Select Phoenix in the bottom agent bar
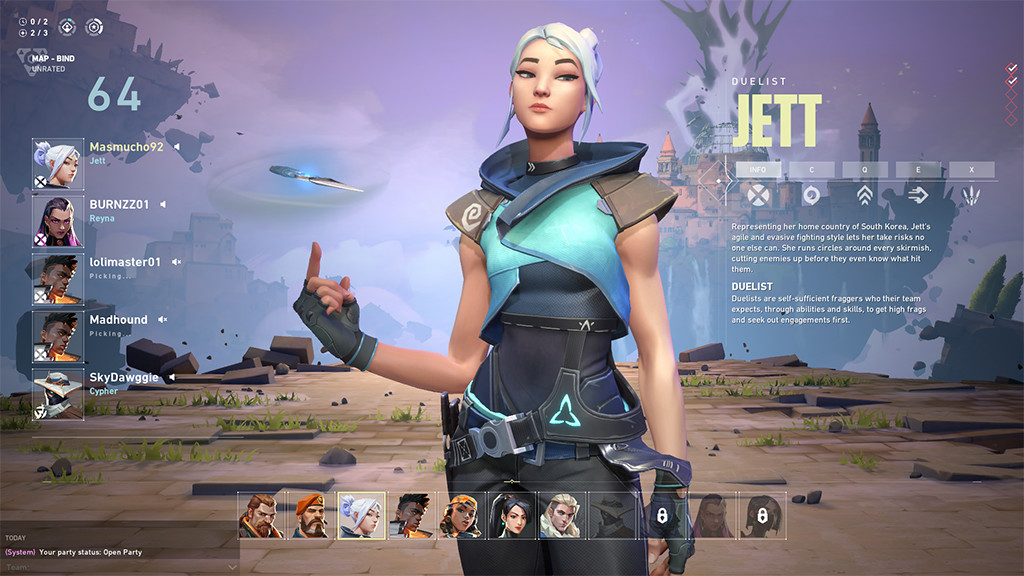The height and width of the screenshot is (576, 1024). click(412, 515)
